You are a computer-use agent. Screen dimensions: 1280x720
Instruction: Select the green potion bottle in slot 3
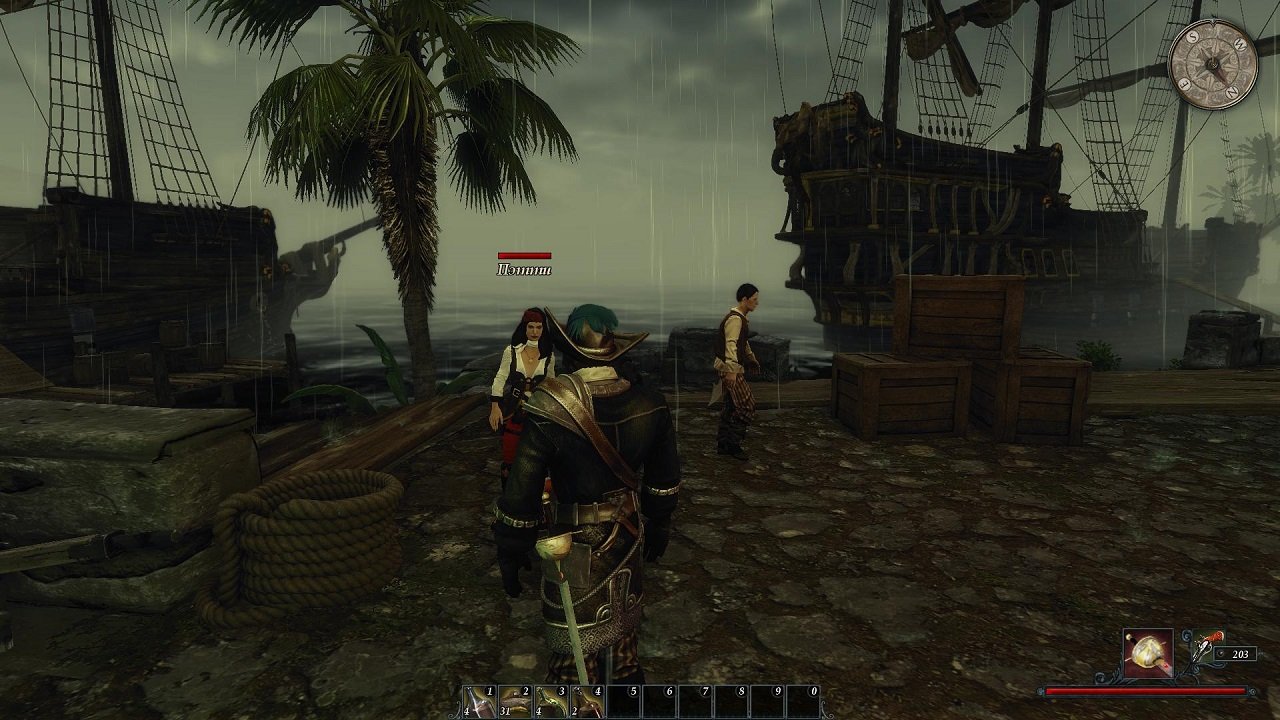click(551, 702)
